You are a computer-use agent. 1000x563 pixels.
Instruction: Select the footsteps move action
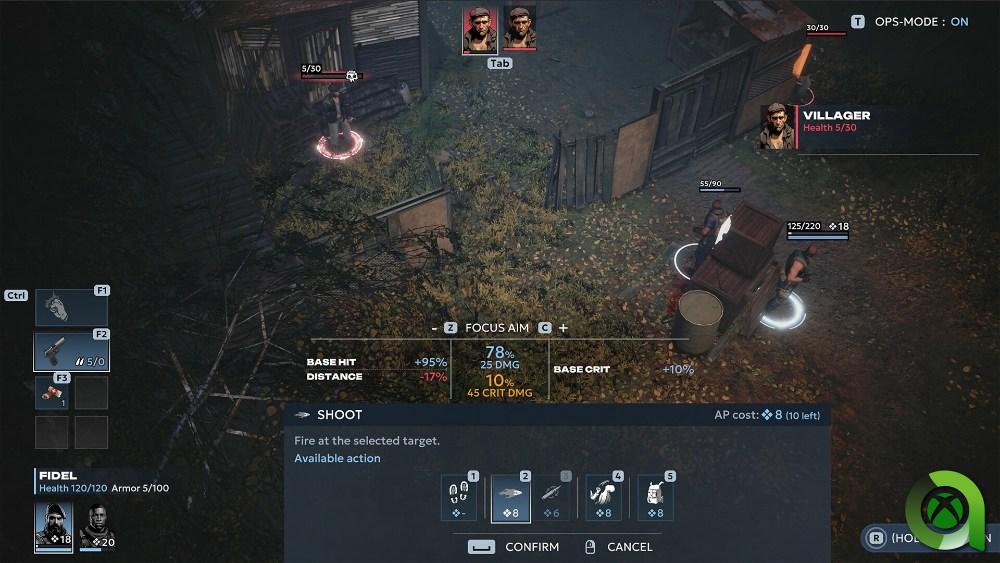point(459,498)
